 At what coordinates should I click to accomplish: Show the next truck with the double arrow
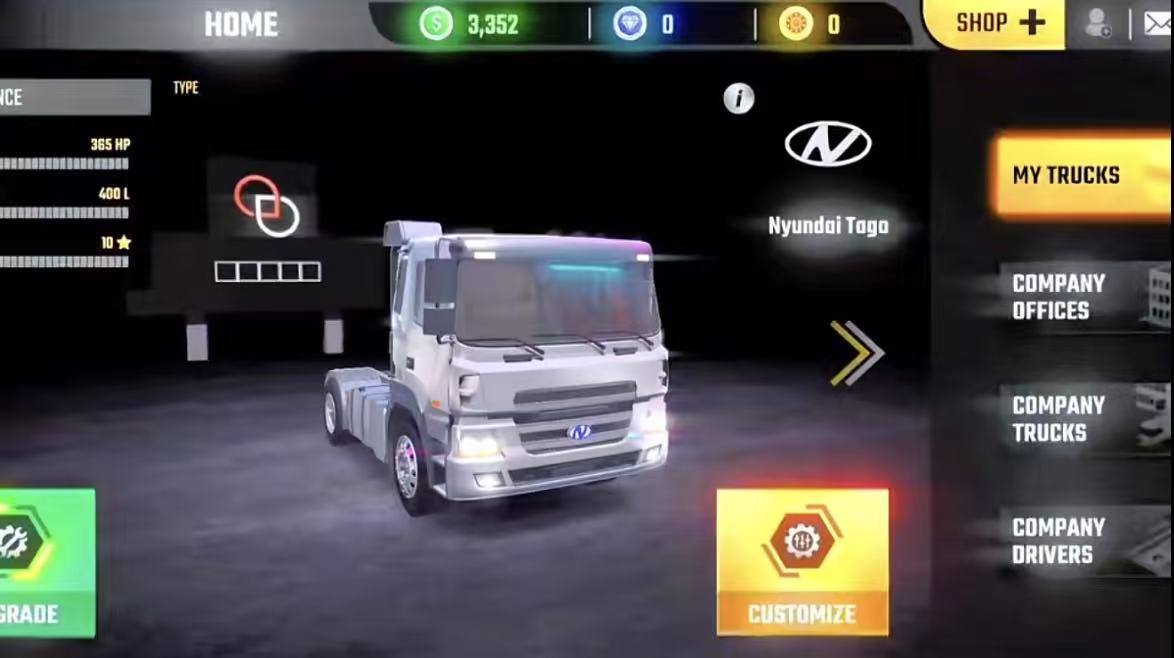857,353
